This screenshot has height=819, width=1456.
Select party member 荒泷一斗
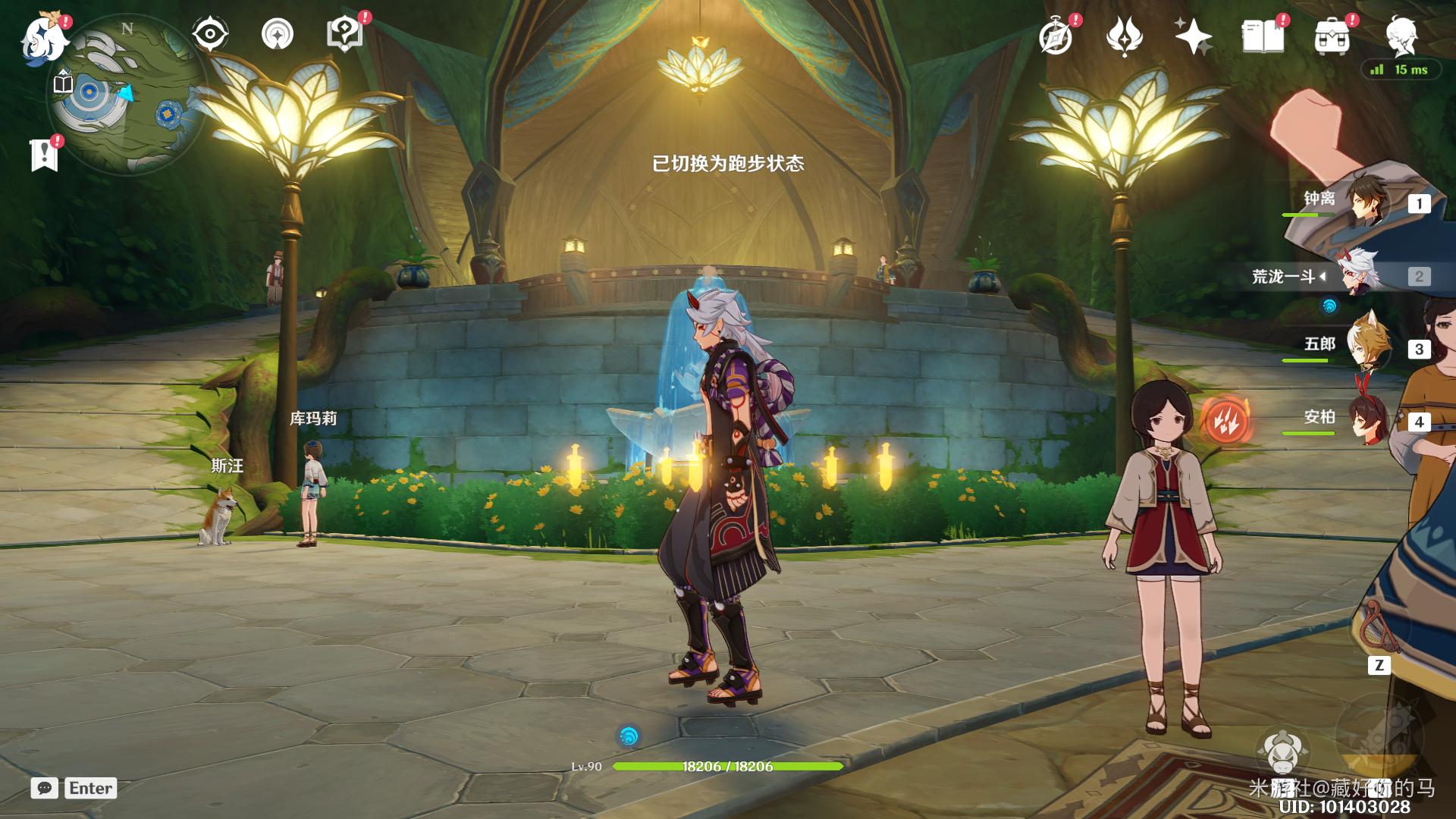click(x=1357, y=275)
